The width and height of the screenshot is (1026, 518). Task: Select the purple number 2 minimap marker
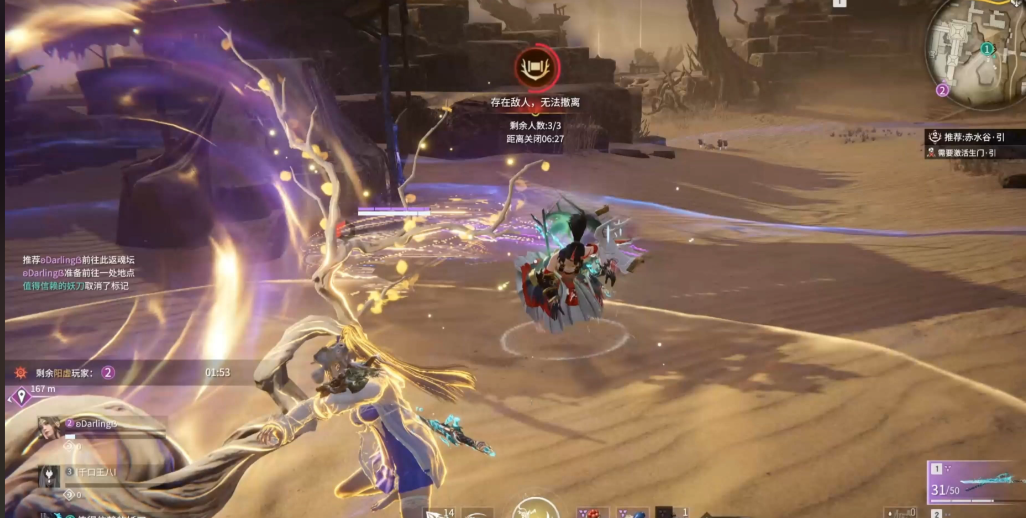(x=942, y=90)
